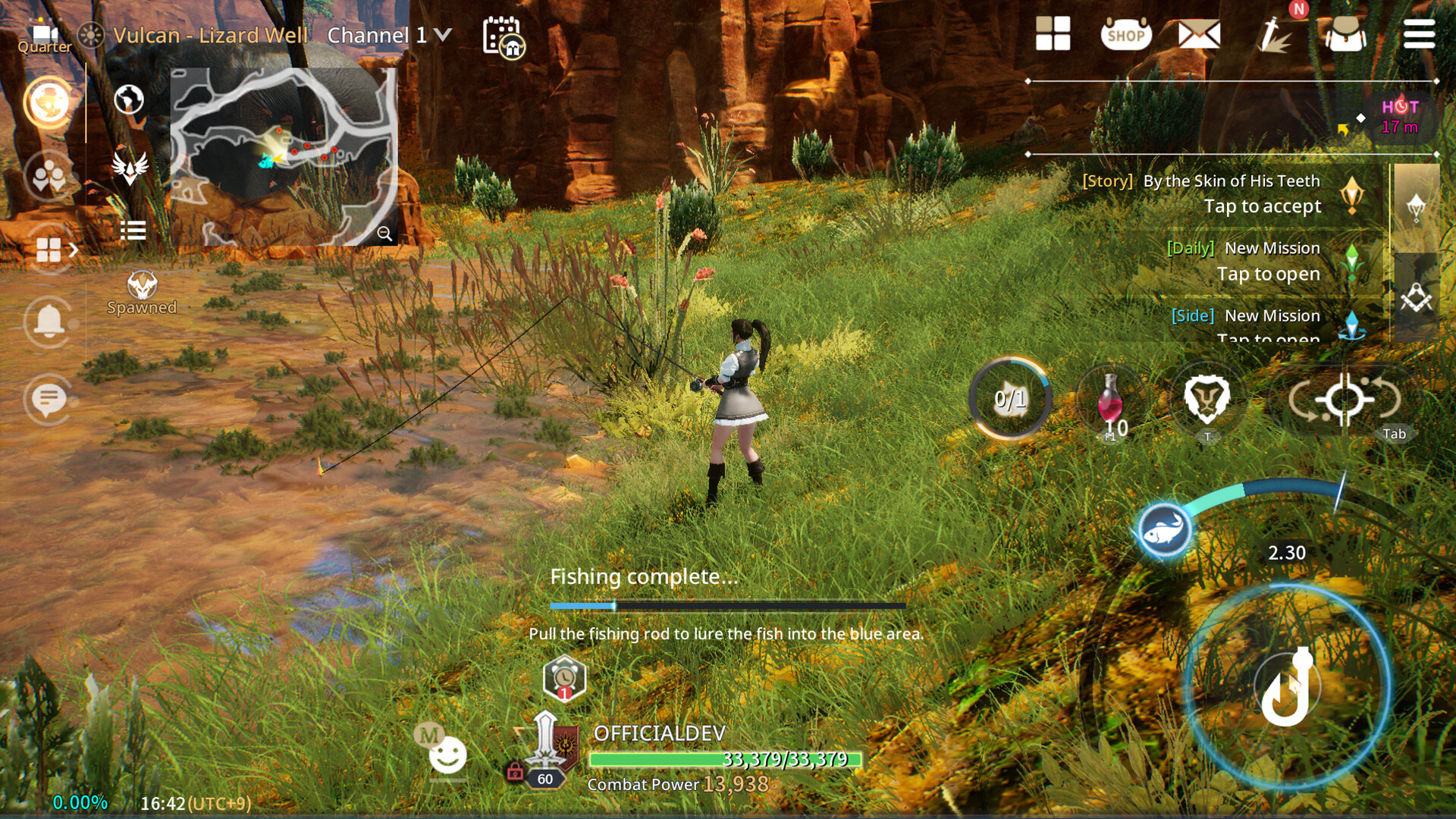Open the Channel 1 dropdown

(388, 34)
